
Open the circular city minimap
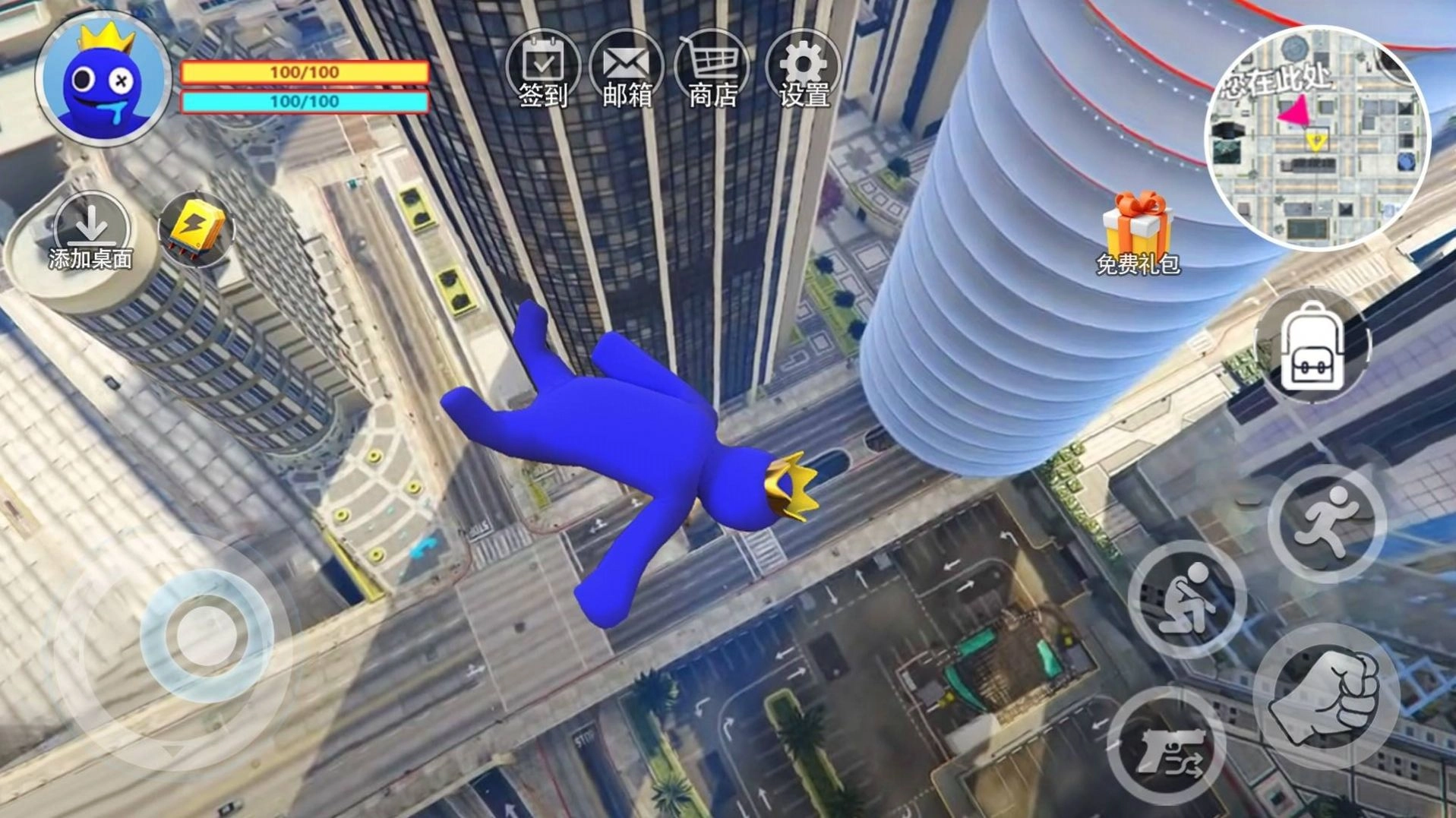click(x=1318, y=138)
